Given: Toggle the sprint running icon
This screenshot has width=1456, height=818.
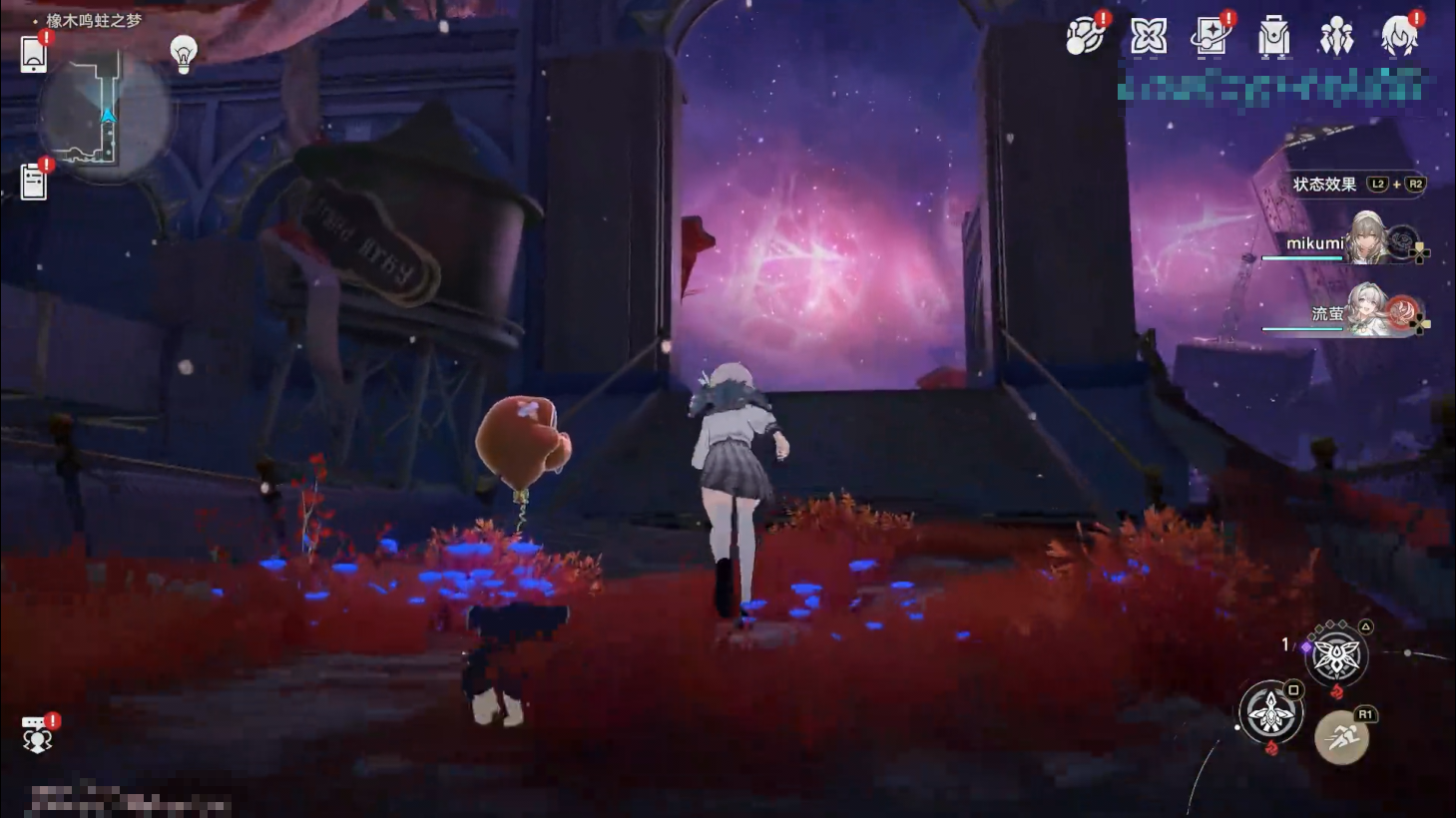Looking at the screenshot, I should pyautogui.click(x=1341, y=738).
